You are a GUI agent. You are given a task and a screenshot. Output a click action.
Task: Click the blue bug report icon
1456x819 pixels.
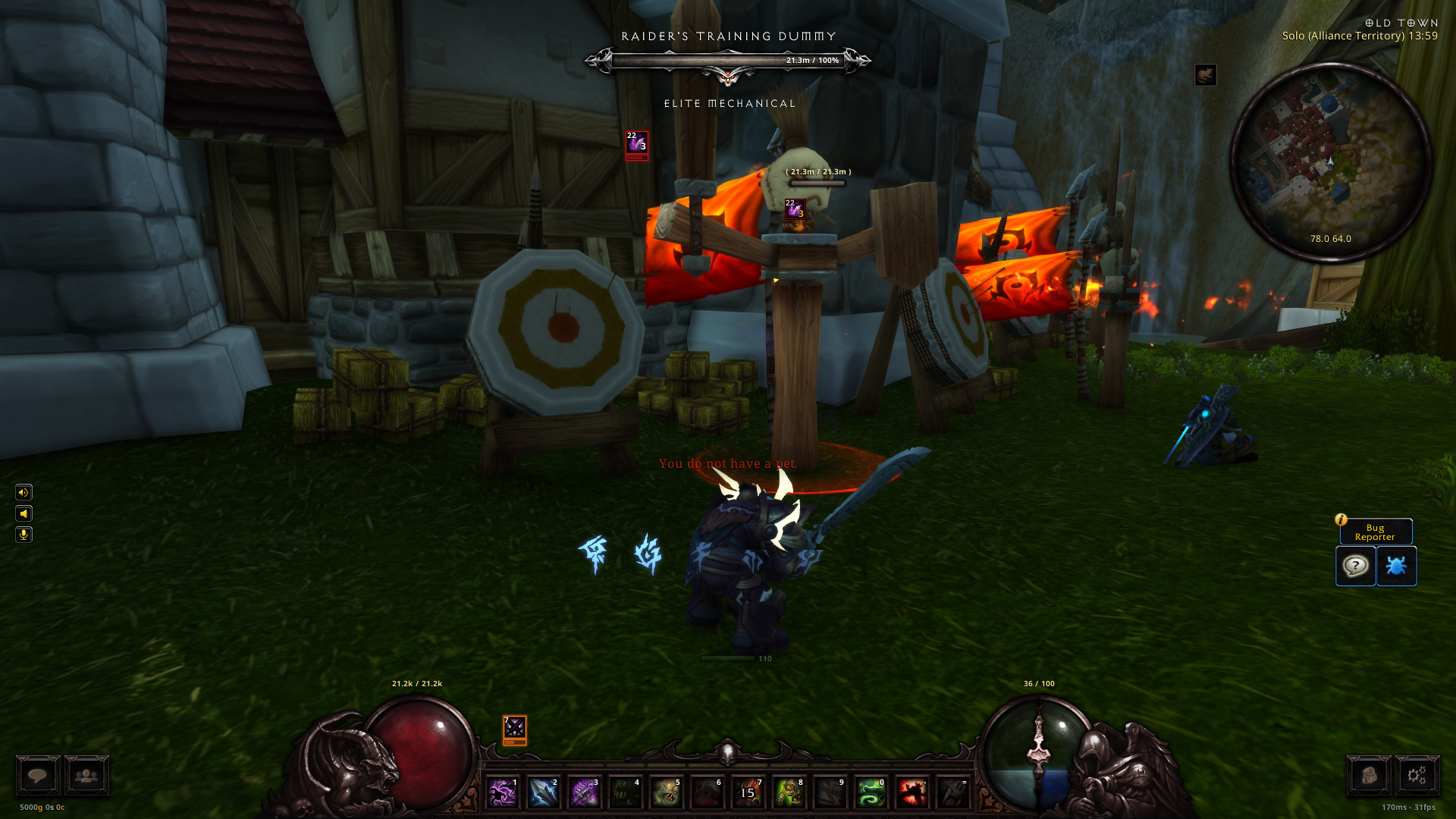(x=1396, y=566)
